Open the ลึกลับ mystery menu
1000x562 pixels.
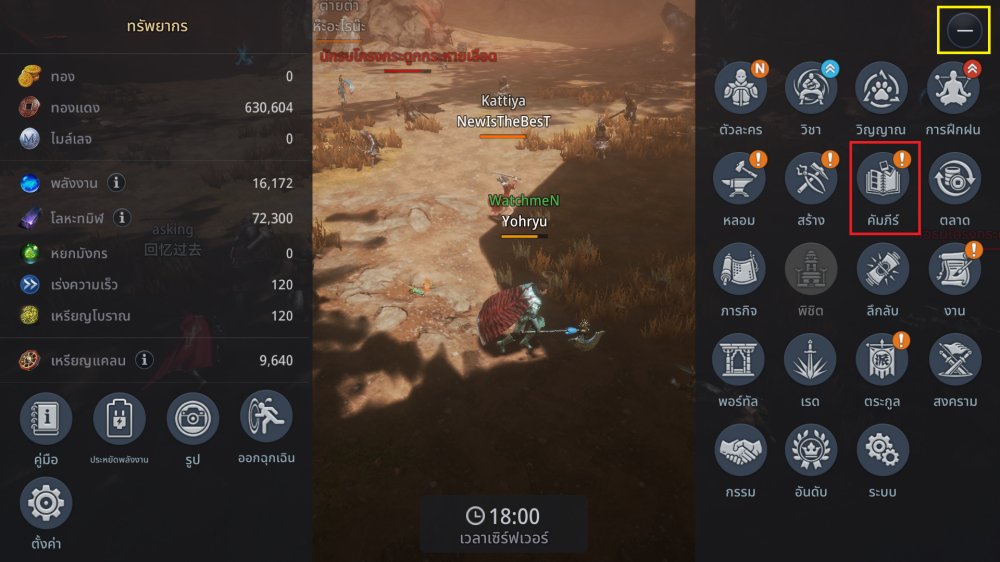[x=883, y=270]
